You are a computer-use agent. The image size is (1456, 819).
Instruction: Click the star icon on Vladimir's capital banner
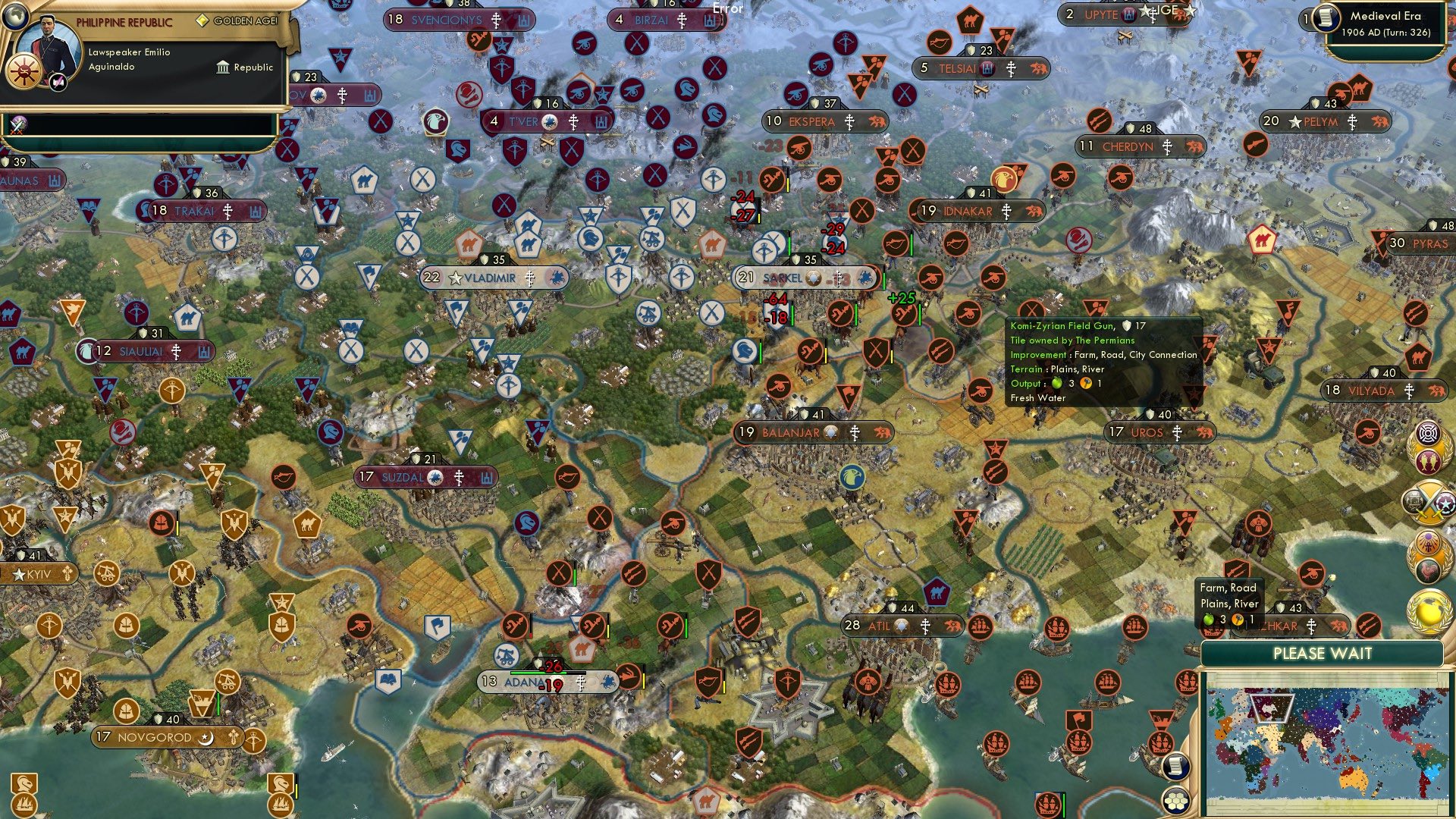[453, 278]
